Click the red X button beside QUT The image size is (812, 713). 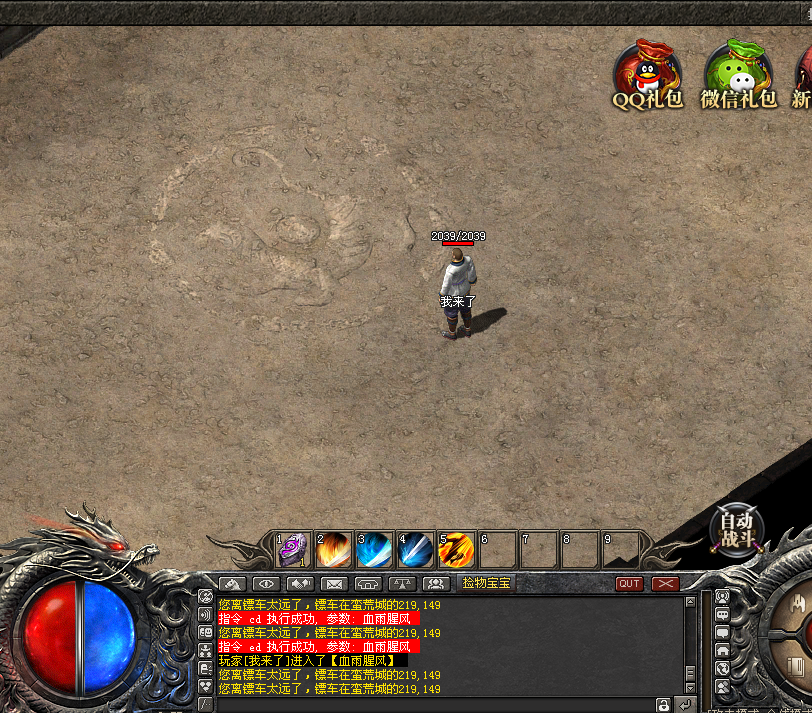point(665,583)
